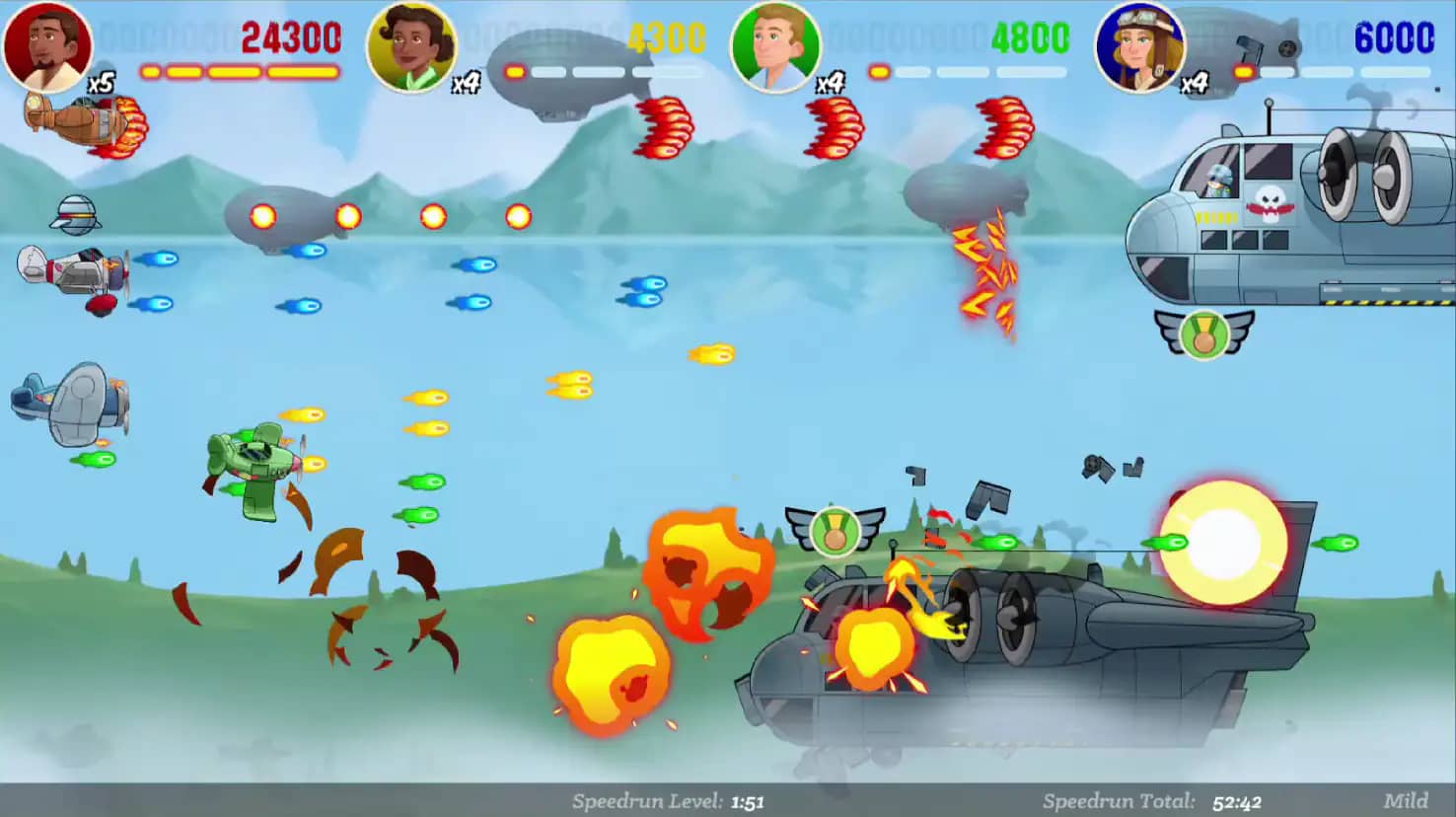The width and height of the screenshot is (1456, 817).
Task: Click the Mild difficulty label
Action: (x=1405, y=801)
